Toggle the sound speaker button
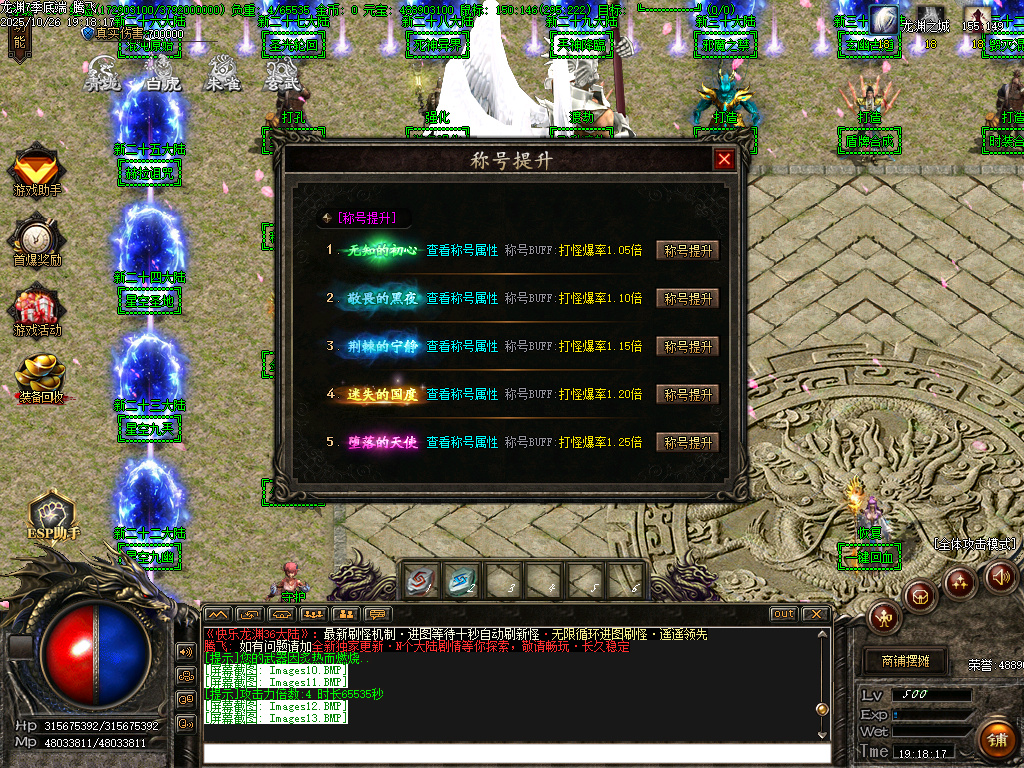The width and height of the screenshot is (1024, 768). [x=1000, y=577]
